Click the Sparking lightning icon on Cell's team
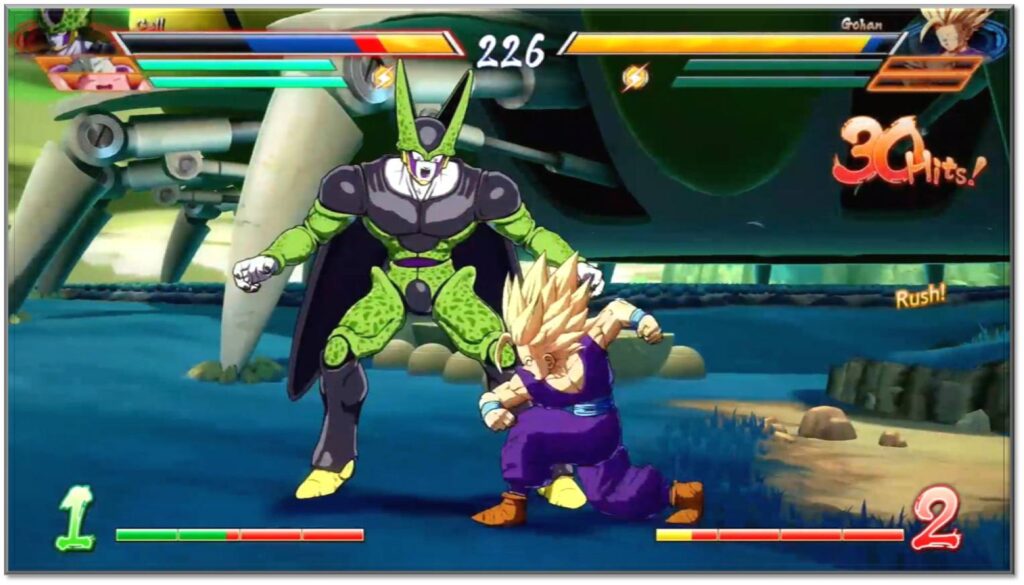 tap(383, 77)
